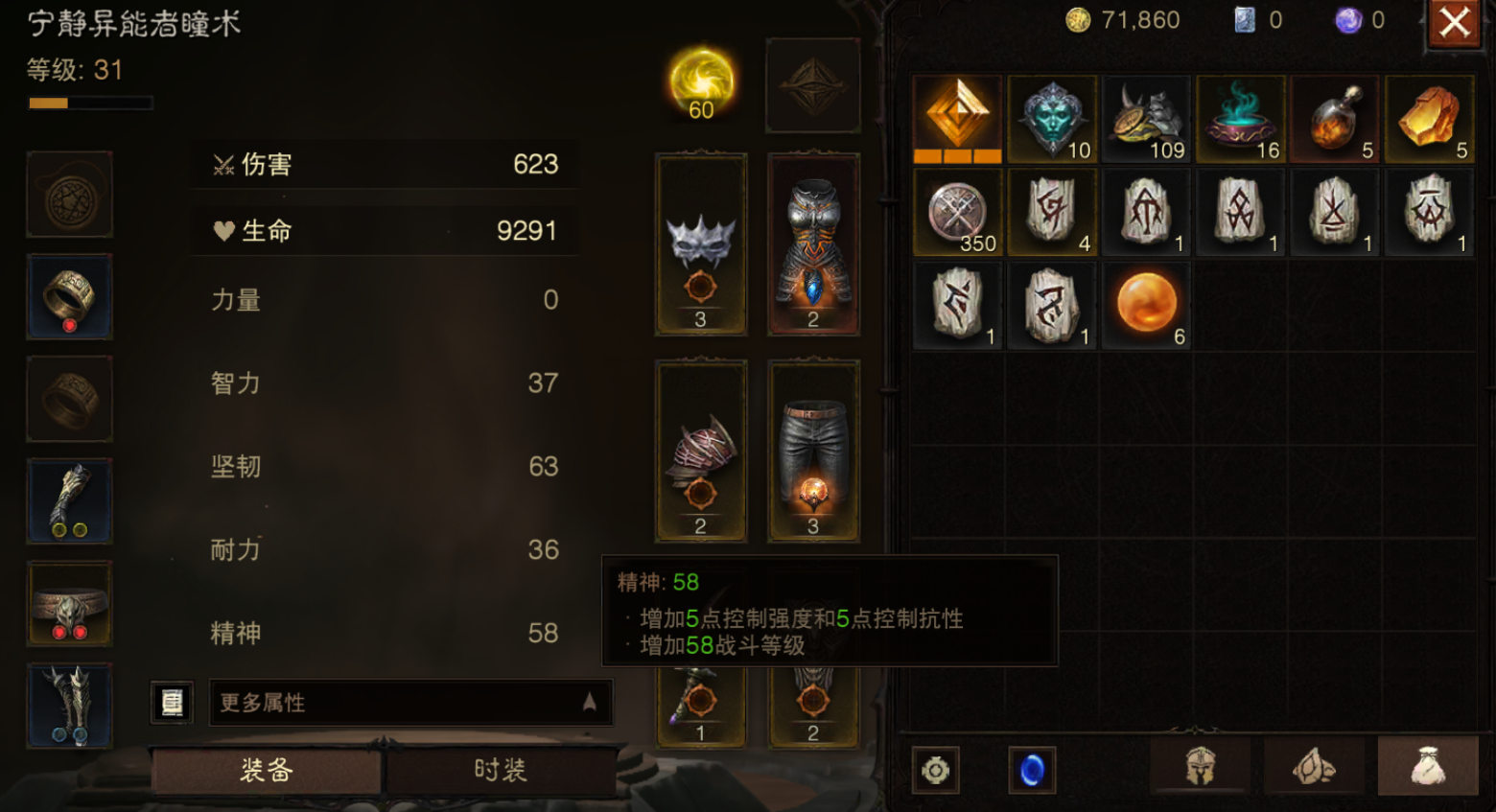Switch to the 时装 fashion tab
The image size is (1496, 812).
tap(501, 770)
